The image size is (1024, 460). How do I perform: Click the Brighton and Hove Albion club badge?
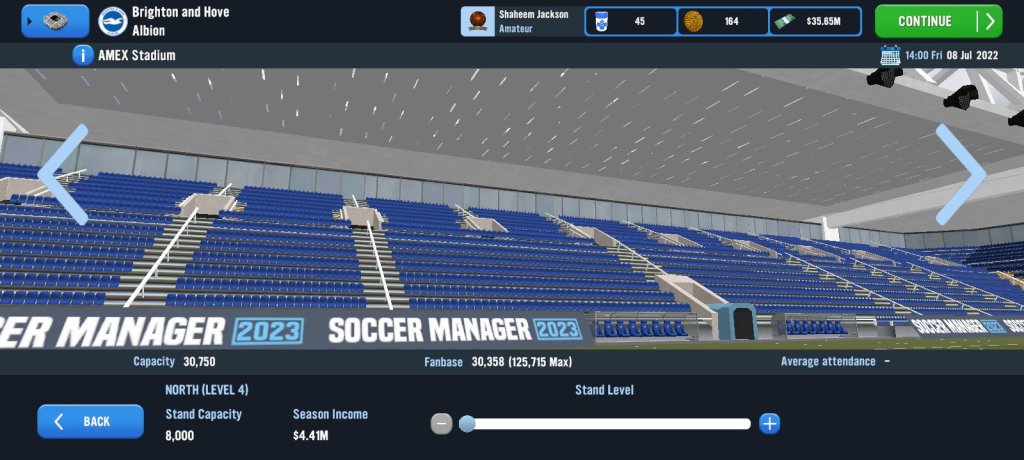113,21
